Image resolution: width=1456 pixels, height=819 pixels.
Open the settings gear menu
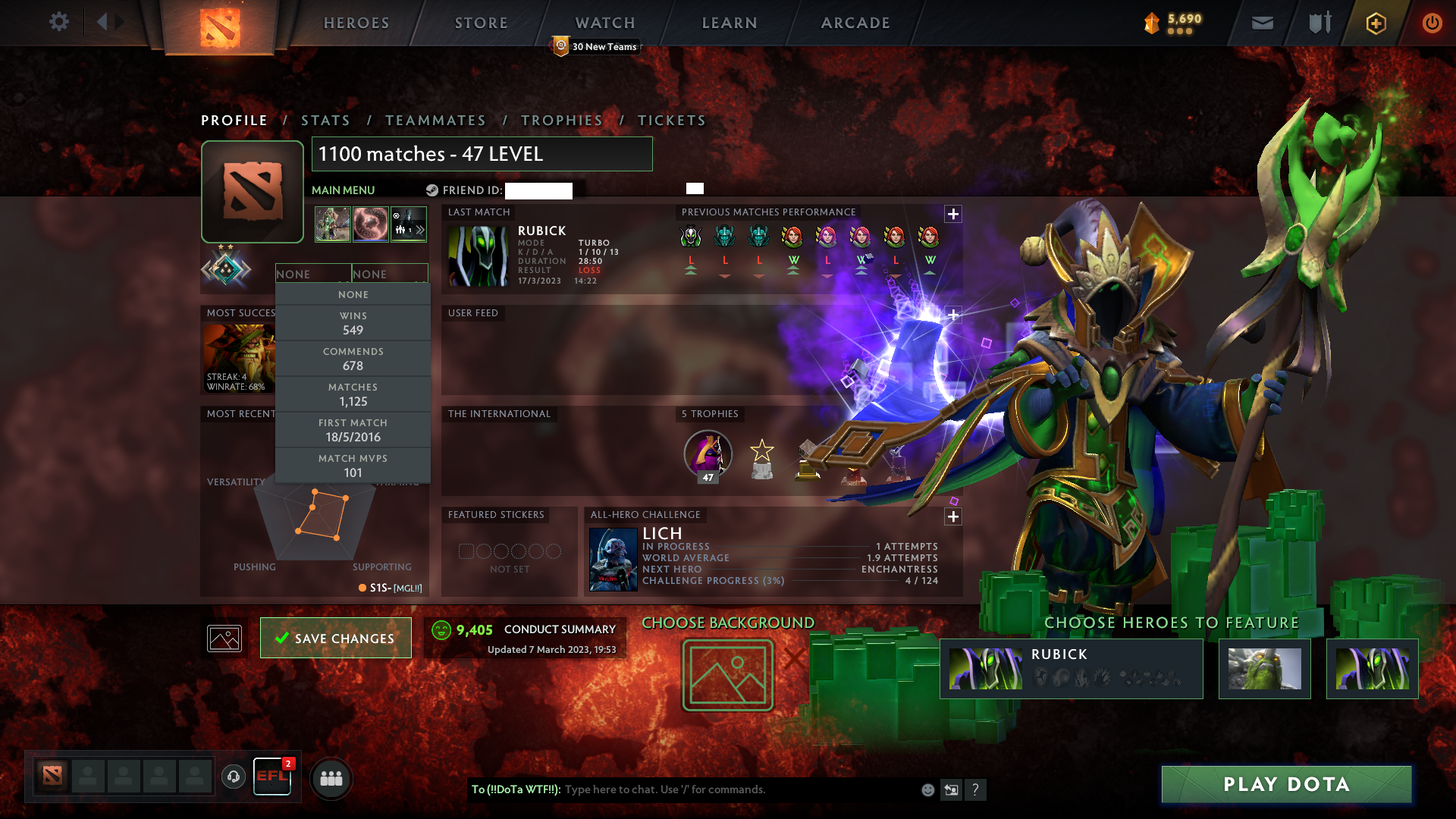[x=59, y=22]
